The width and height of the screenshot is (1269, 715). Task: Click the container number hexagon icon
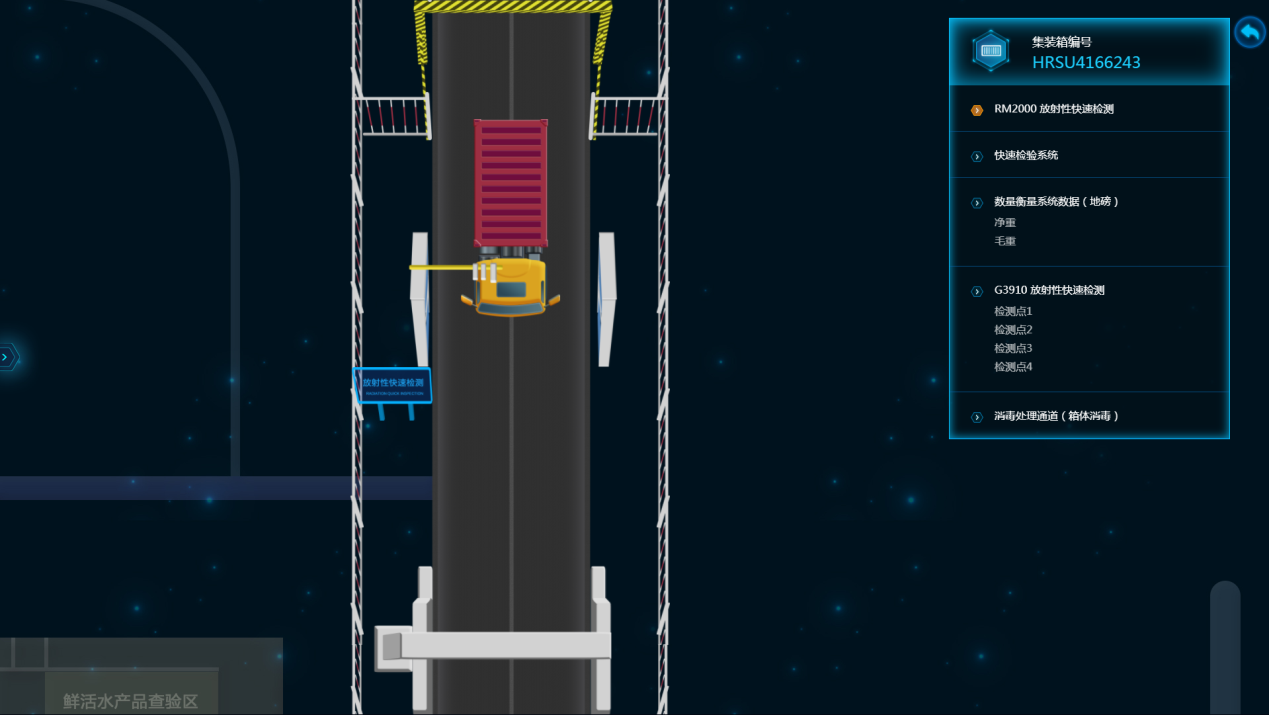(991, 51)
